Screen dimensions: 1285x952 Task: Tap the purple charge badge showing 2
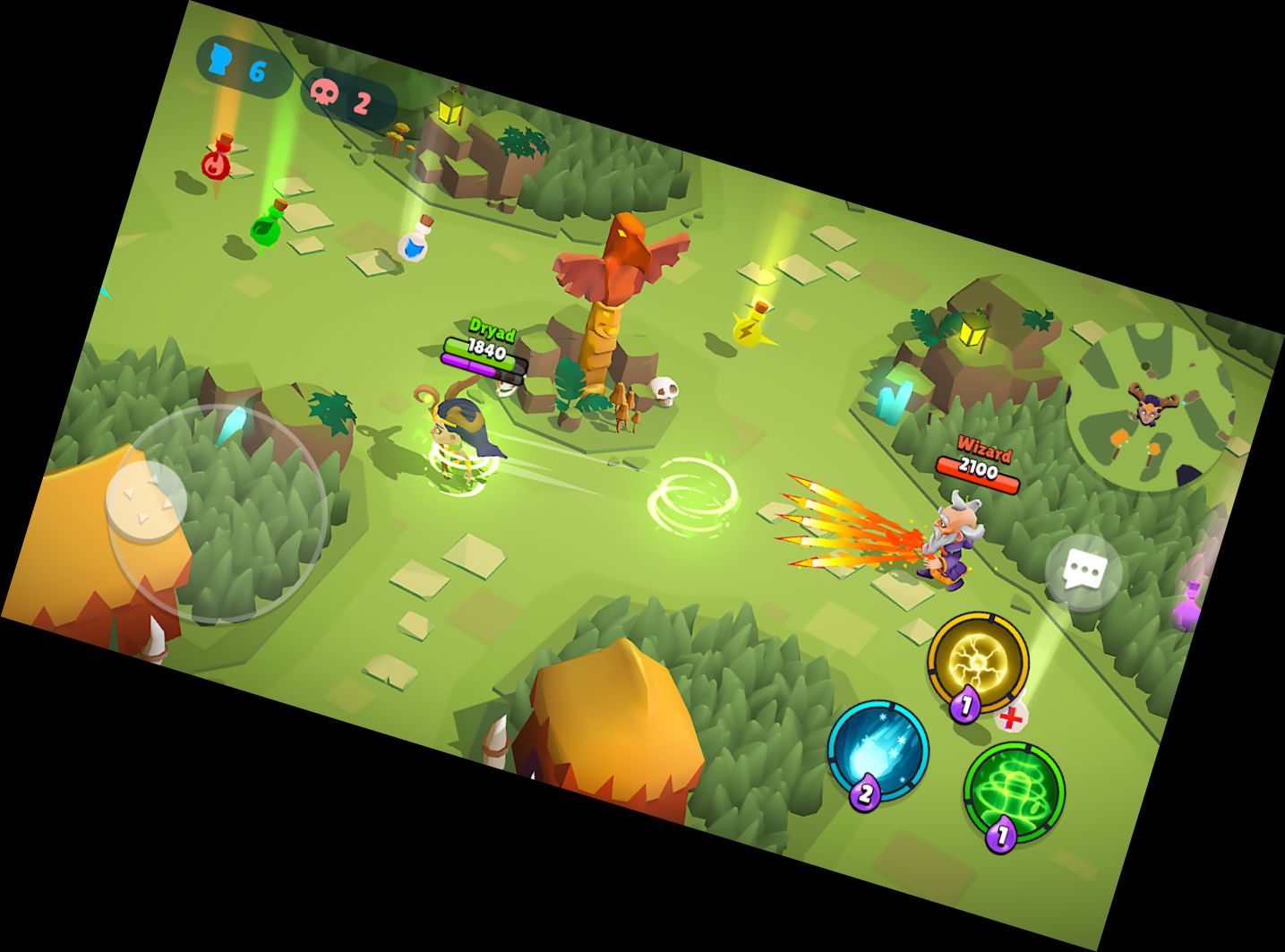pos(864,793)
